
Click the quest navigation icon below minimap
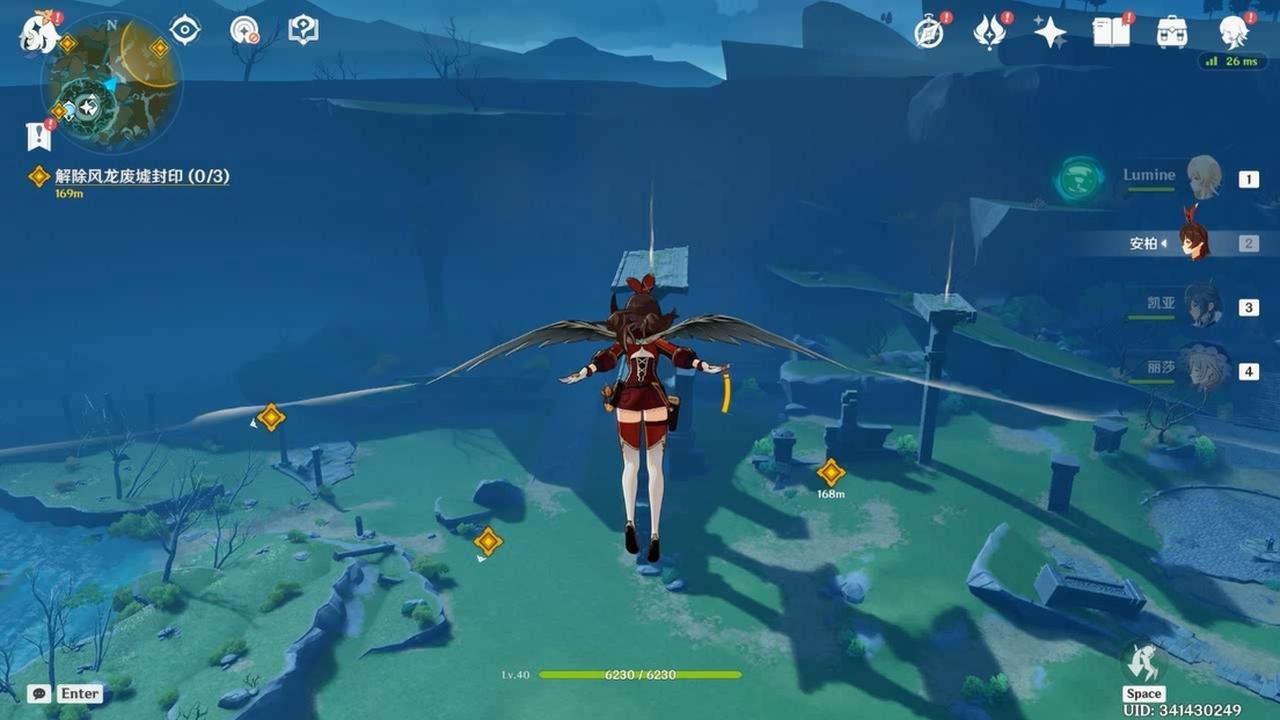pyautogui.click(x=38, y=136)
